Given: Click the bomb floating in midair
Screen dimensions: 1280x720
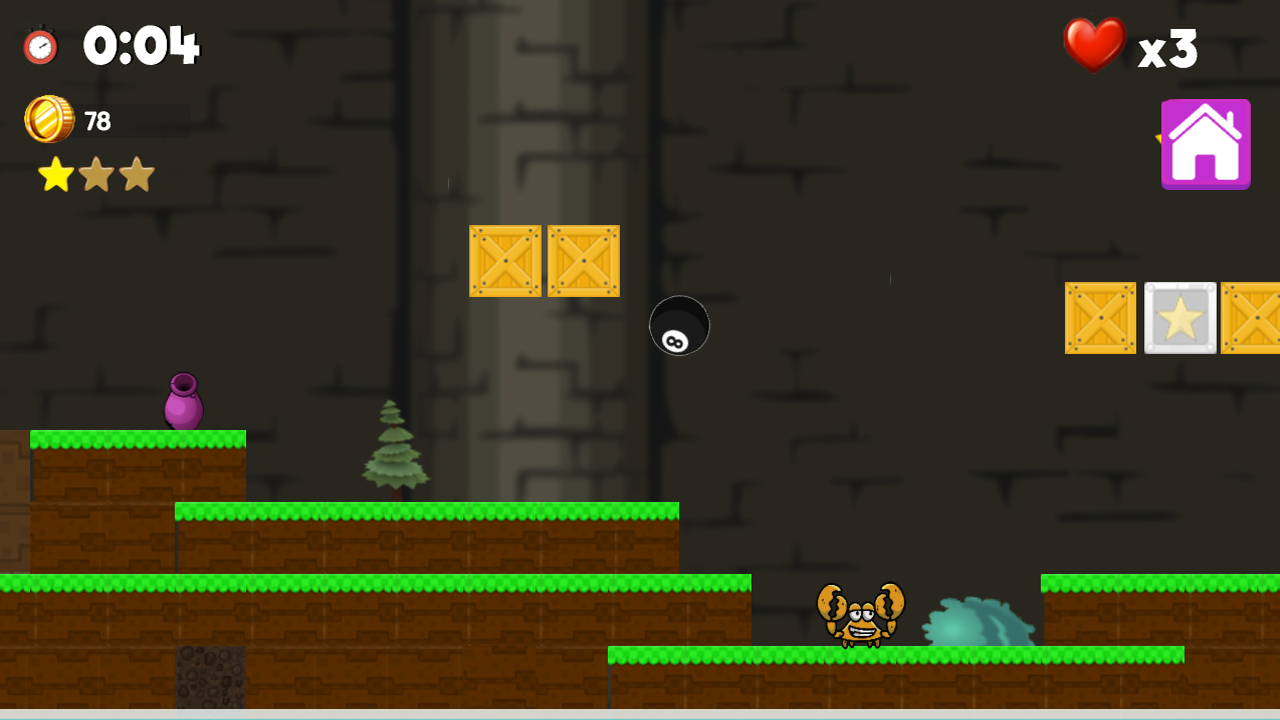Looking at the screenshot, I should [x=680, y=327].
